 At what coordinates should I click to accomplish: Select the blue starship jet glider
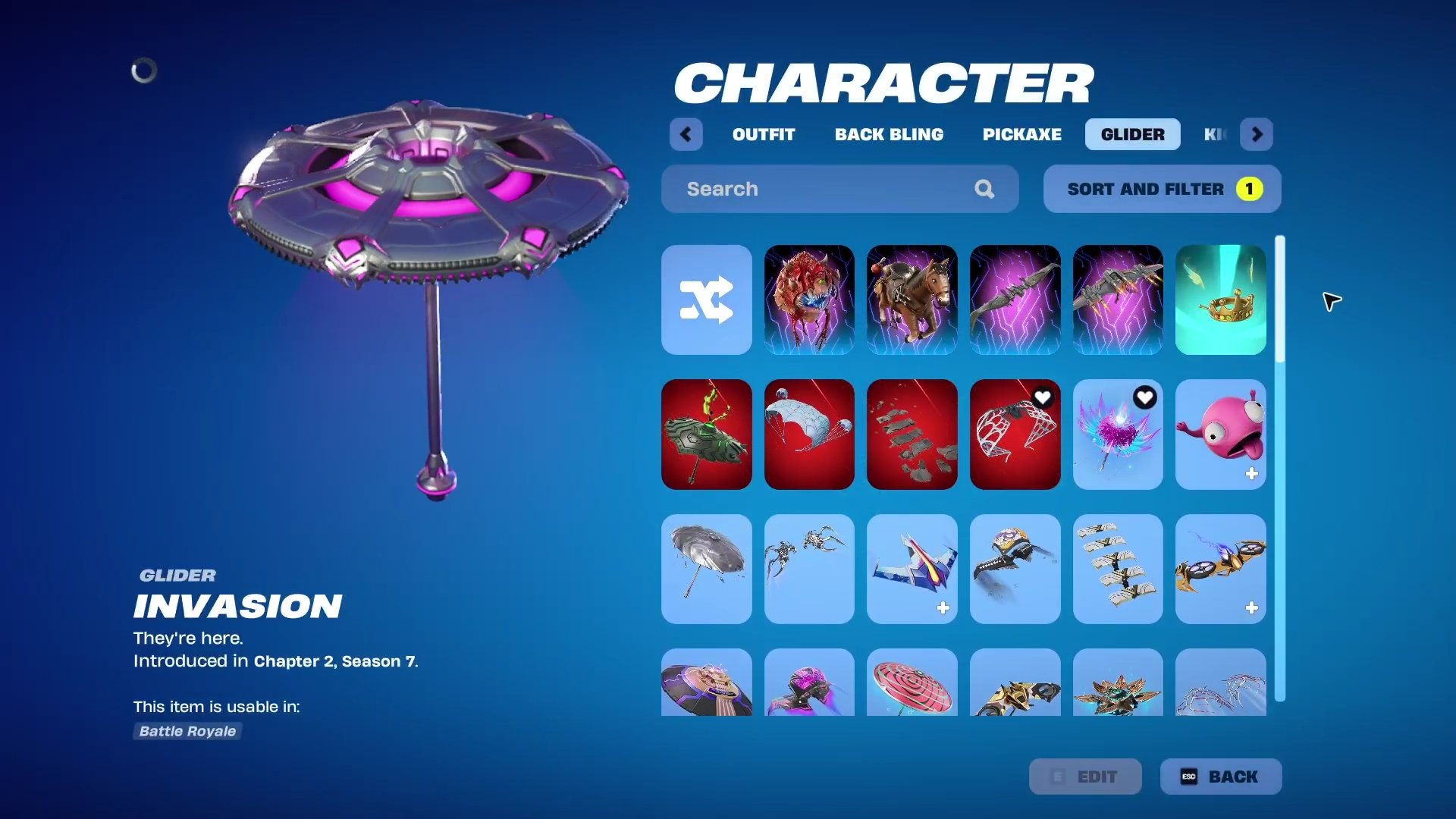912,569
